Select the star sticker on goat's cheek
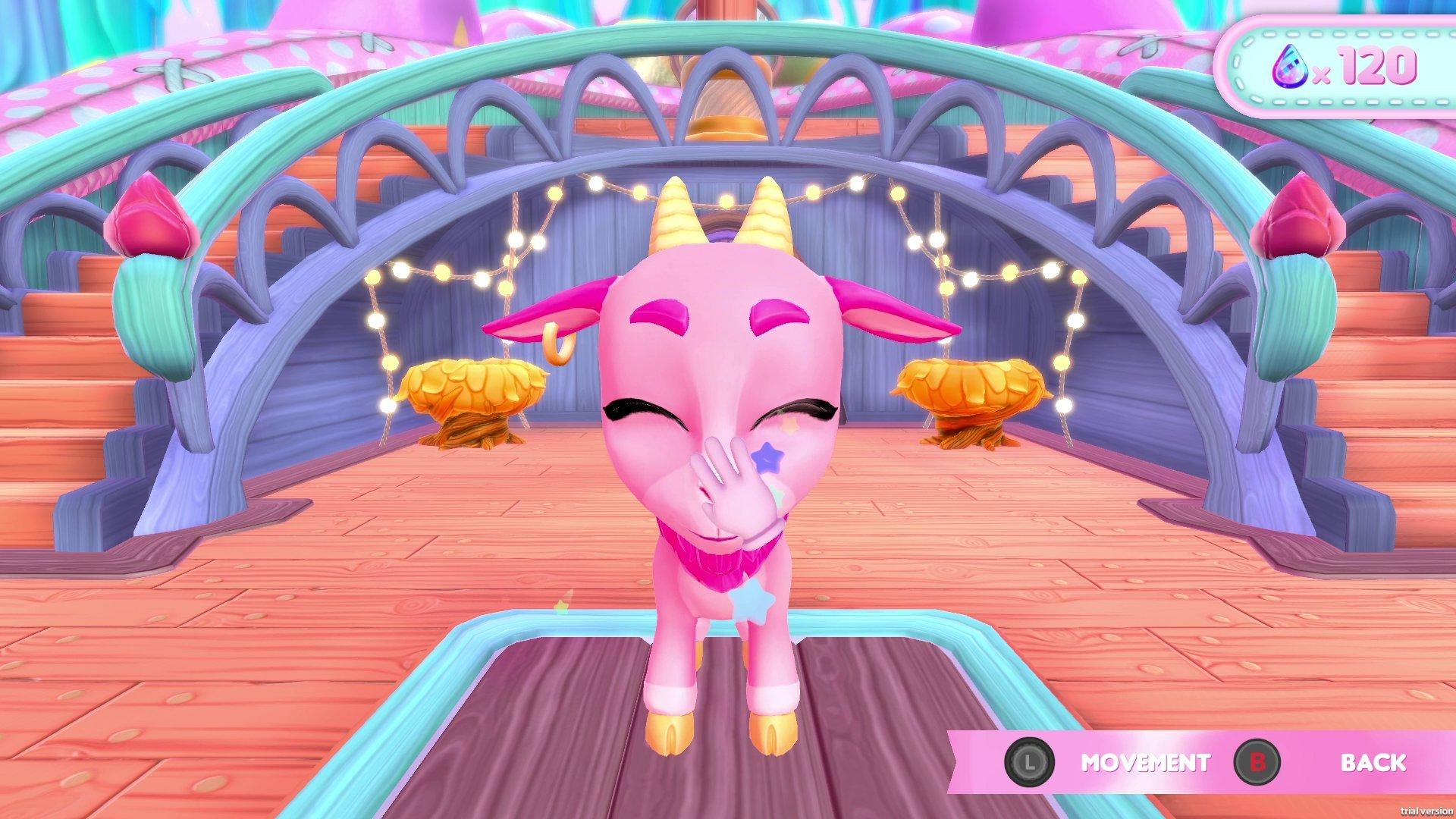This screenshot has height=819, width=1456. click(x=768, y=455)
